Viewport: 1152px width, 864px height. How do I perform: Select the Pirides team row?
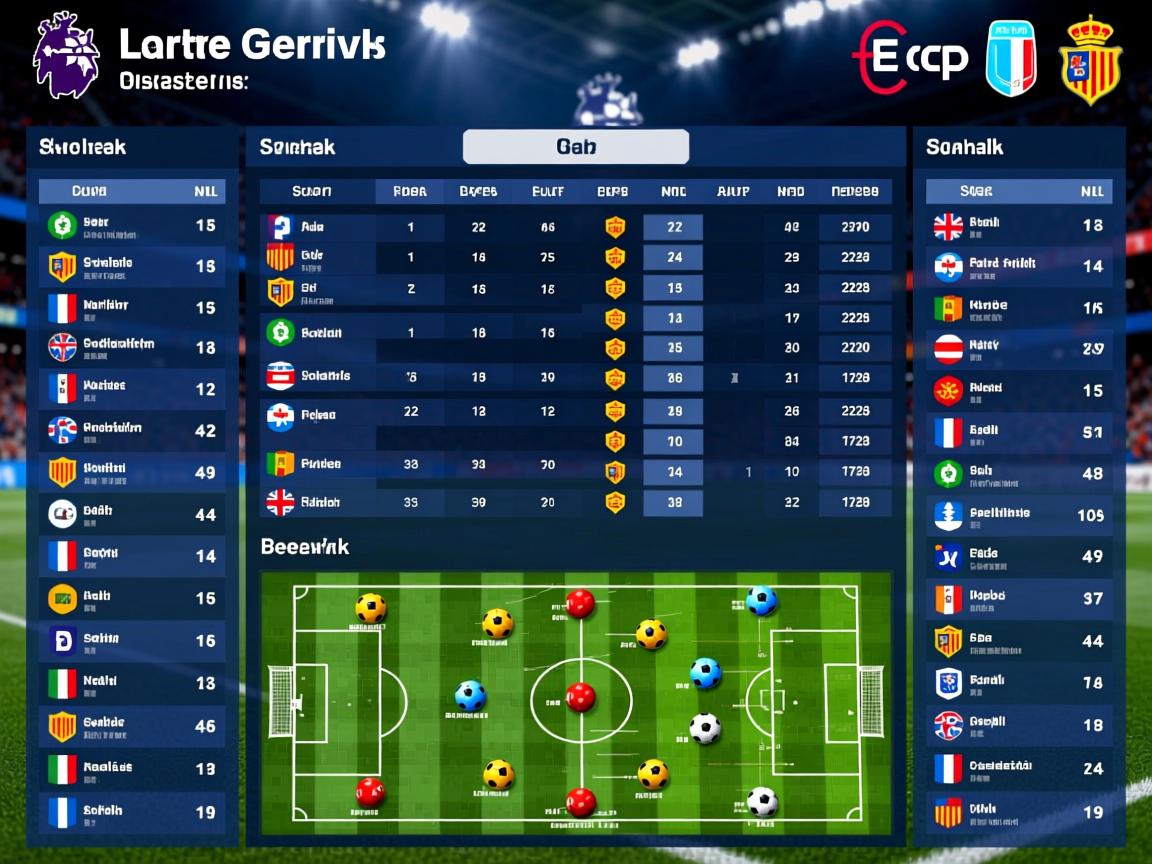[320, 464]
